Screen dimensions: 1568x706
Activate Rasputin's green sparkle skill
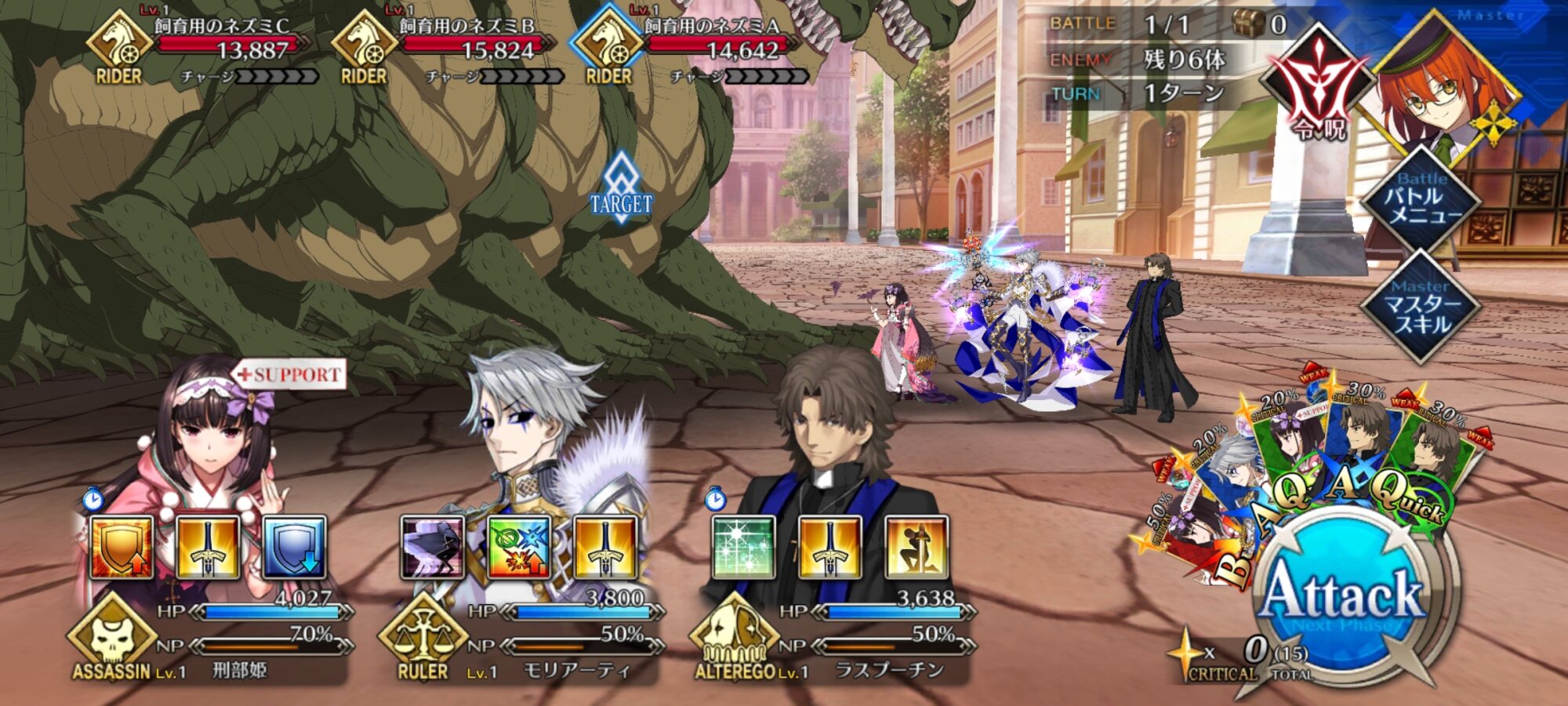744,548
